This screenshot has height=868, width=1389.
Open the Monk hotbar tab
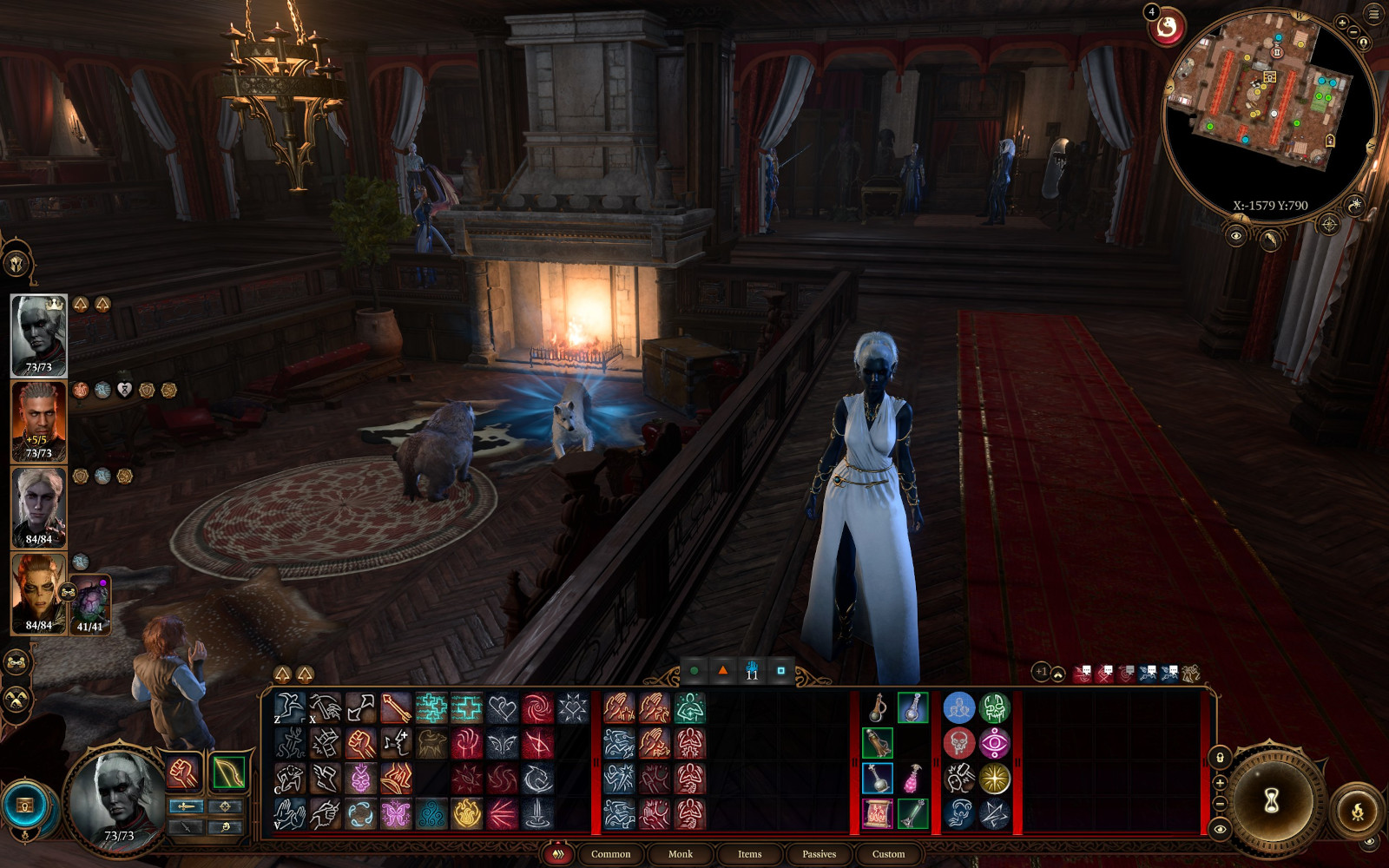coord(680,854)
